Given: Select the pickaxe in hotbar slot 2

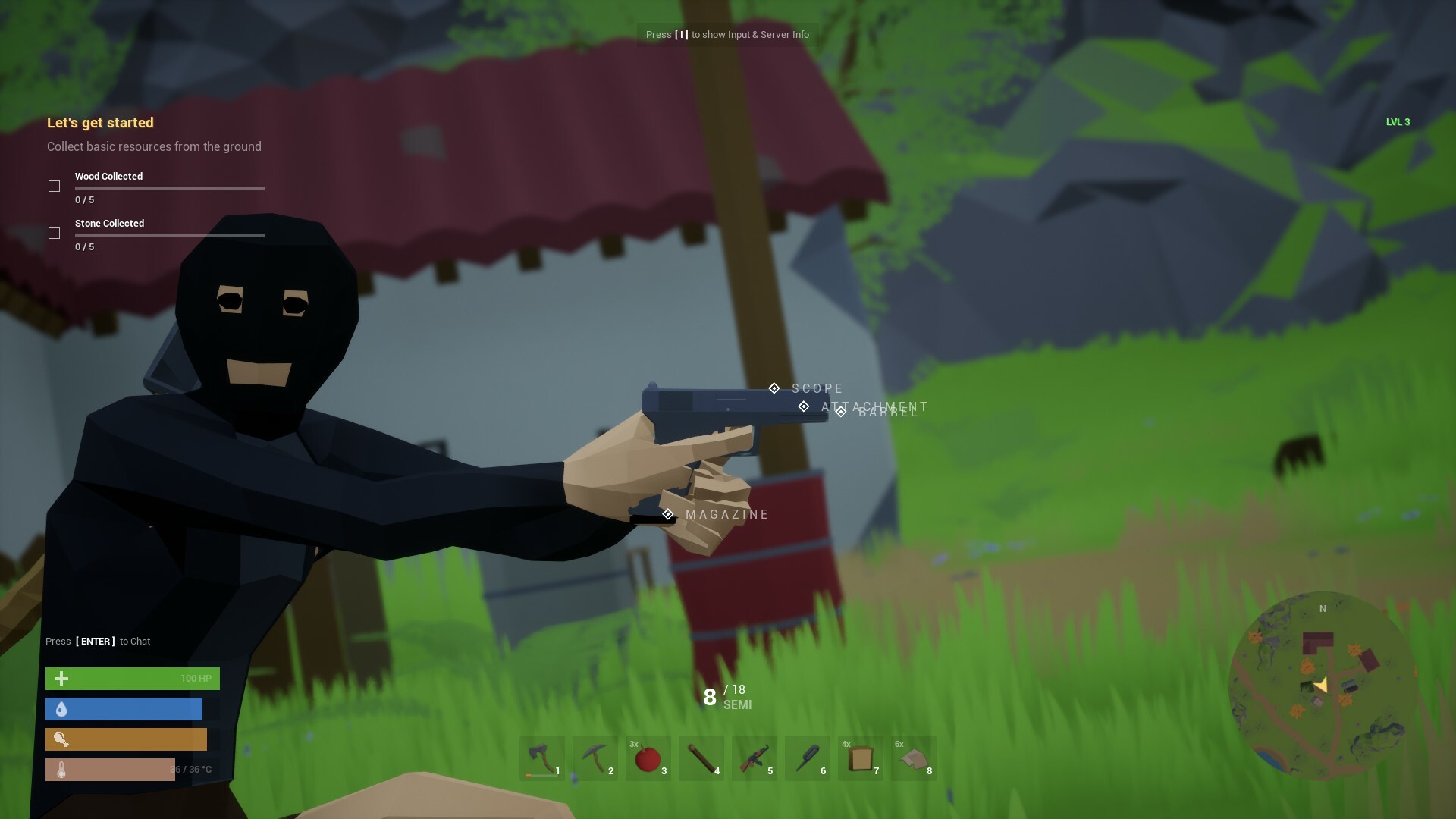Looking at the screenshot, I should [595, 758].
